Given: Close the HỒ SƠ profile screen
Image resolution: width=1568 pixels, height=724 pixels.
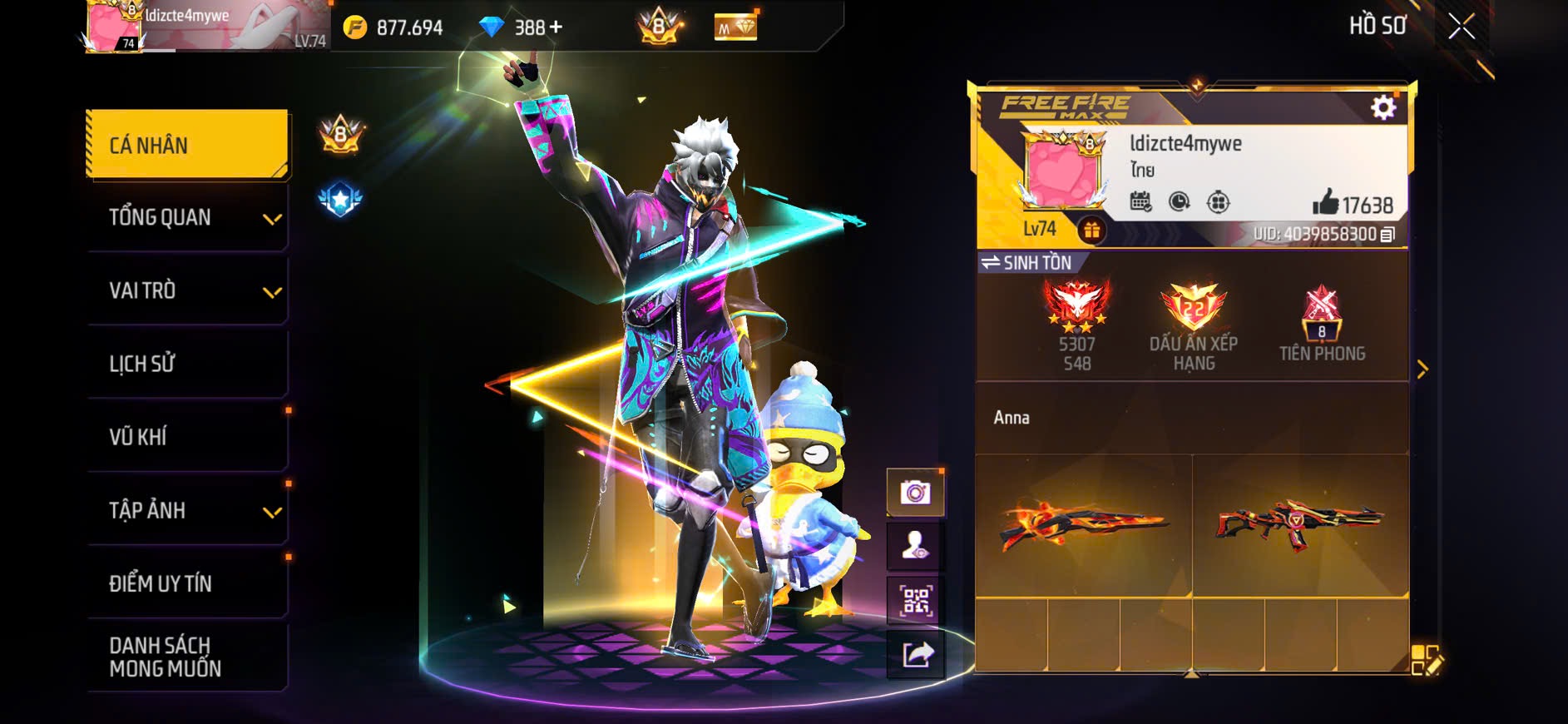Looking at the screenshot, I should coord(1461,27).
